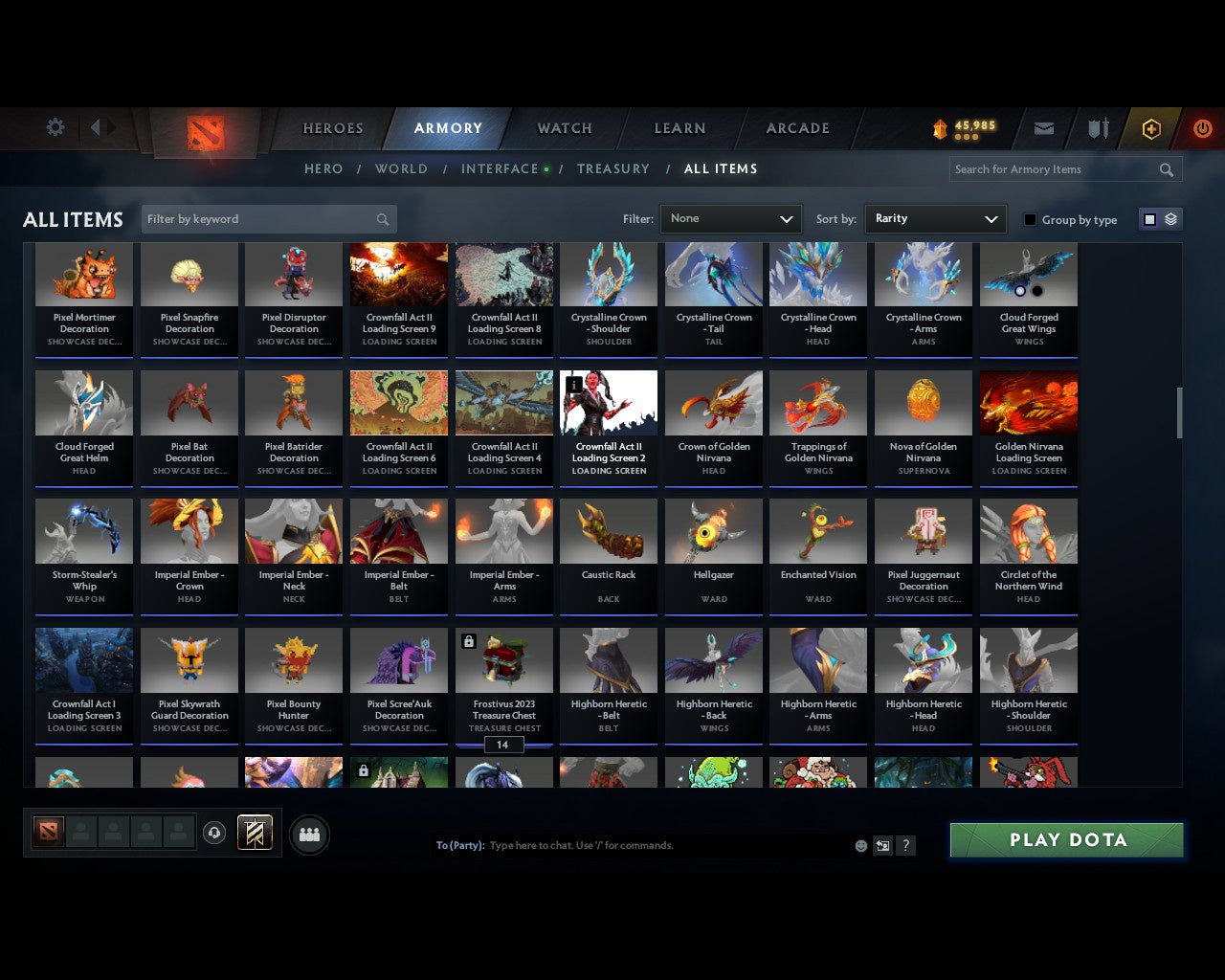Toggle the blue grid view icon
The width and height of the screenshot is (1225, 980).
tap(1148, 218)
